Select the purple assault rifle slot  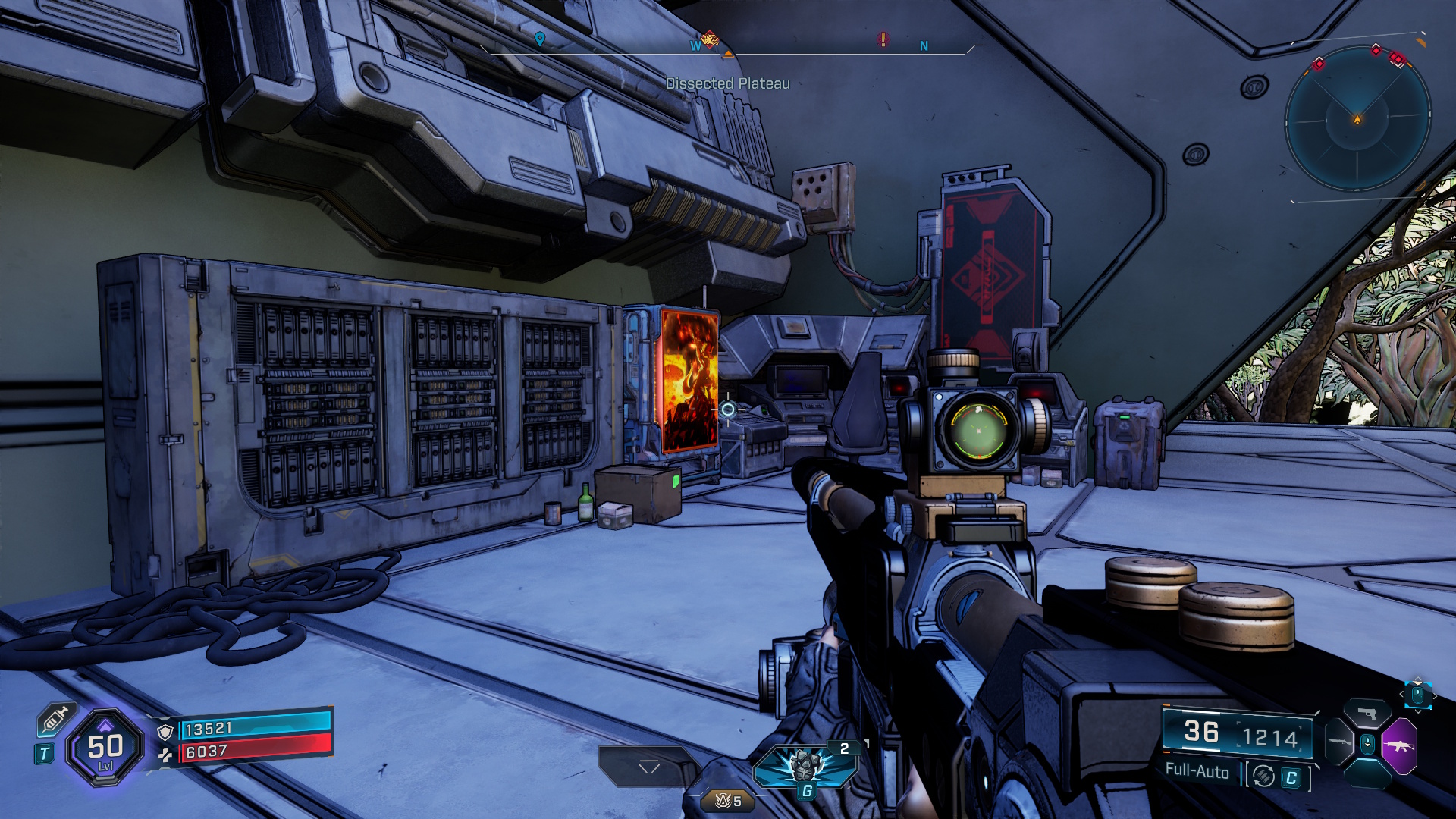[1399, 746]
